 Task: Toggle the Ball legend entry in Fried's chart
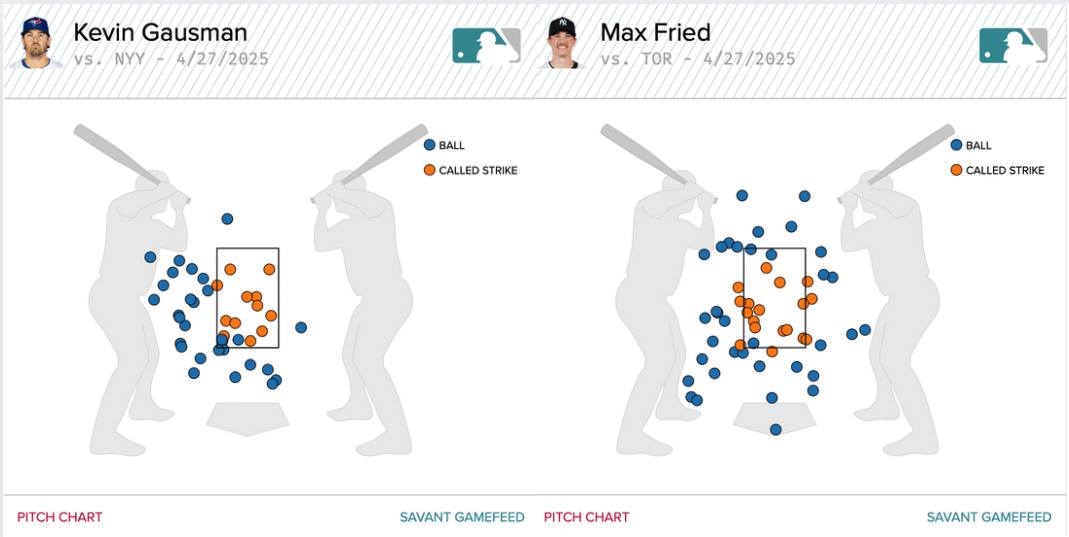pos(972,145)
